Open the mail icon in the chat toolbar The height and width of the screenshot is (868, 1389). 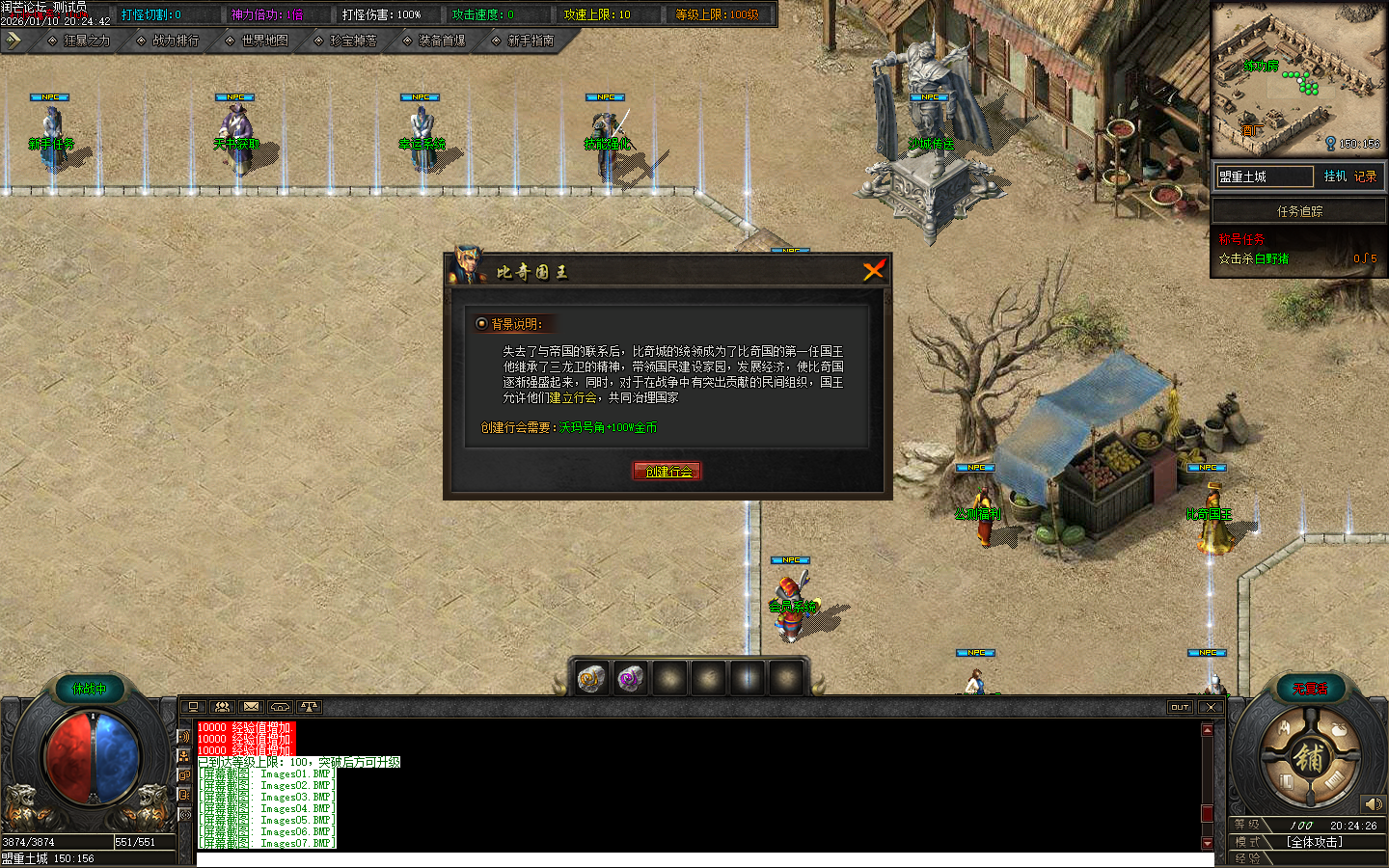[253, 706]
